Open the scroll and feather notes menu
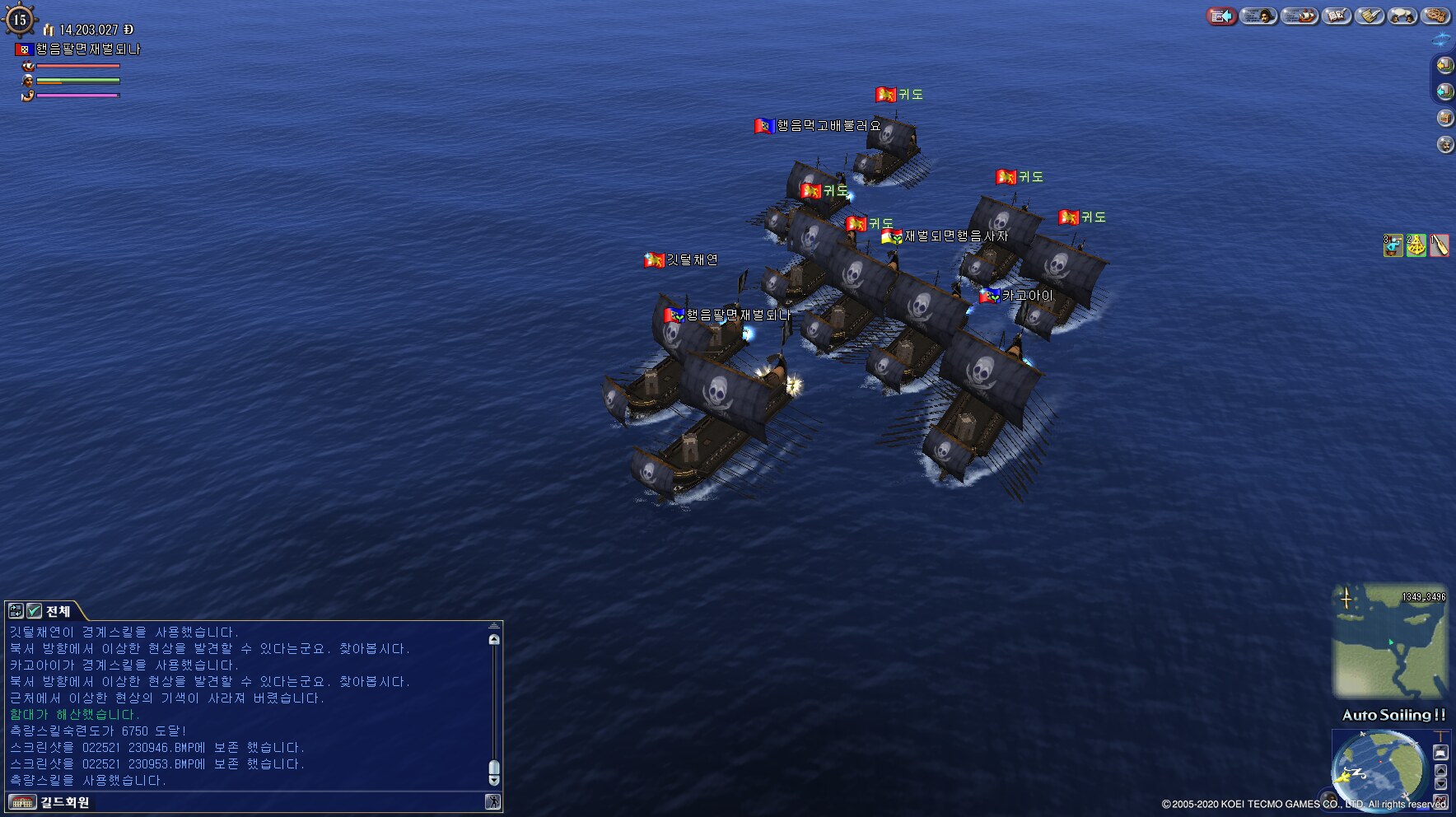1456x817 pixels. point(1370,16)
